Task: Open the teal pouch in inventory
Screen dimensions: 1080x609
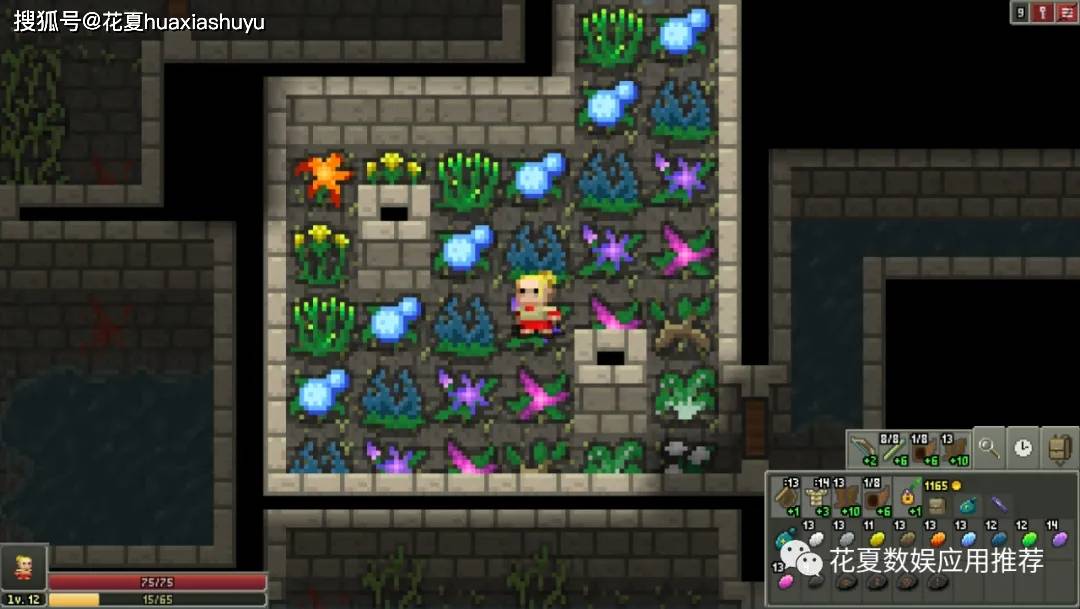Action: coord(968,505)
